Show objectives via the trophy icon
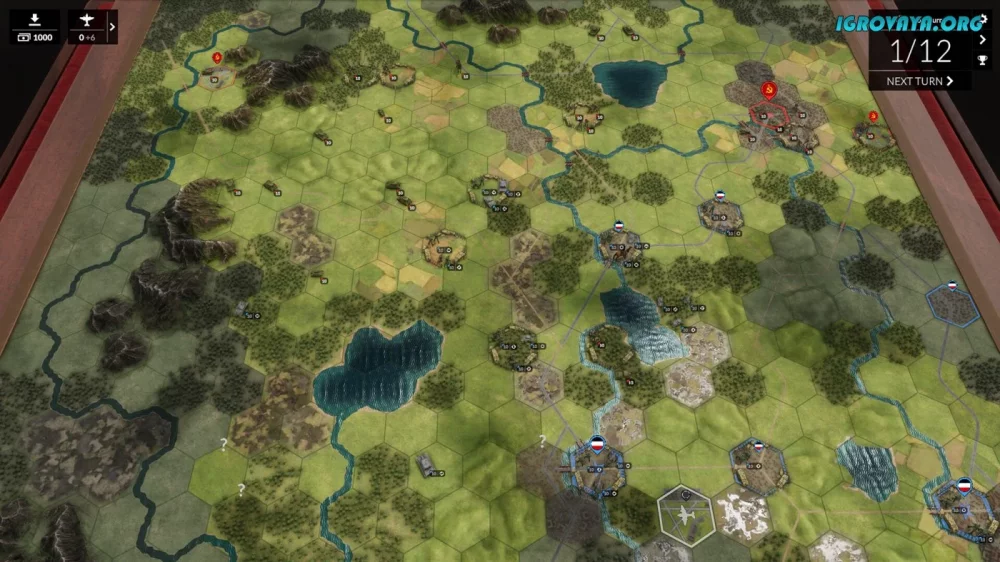 coord(983,60)
